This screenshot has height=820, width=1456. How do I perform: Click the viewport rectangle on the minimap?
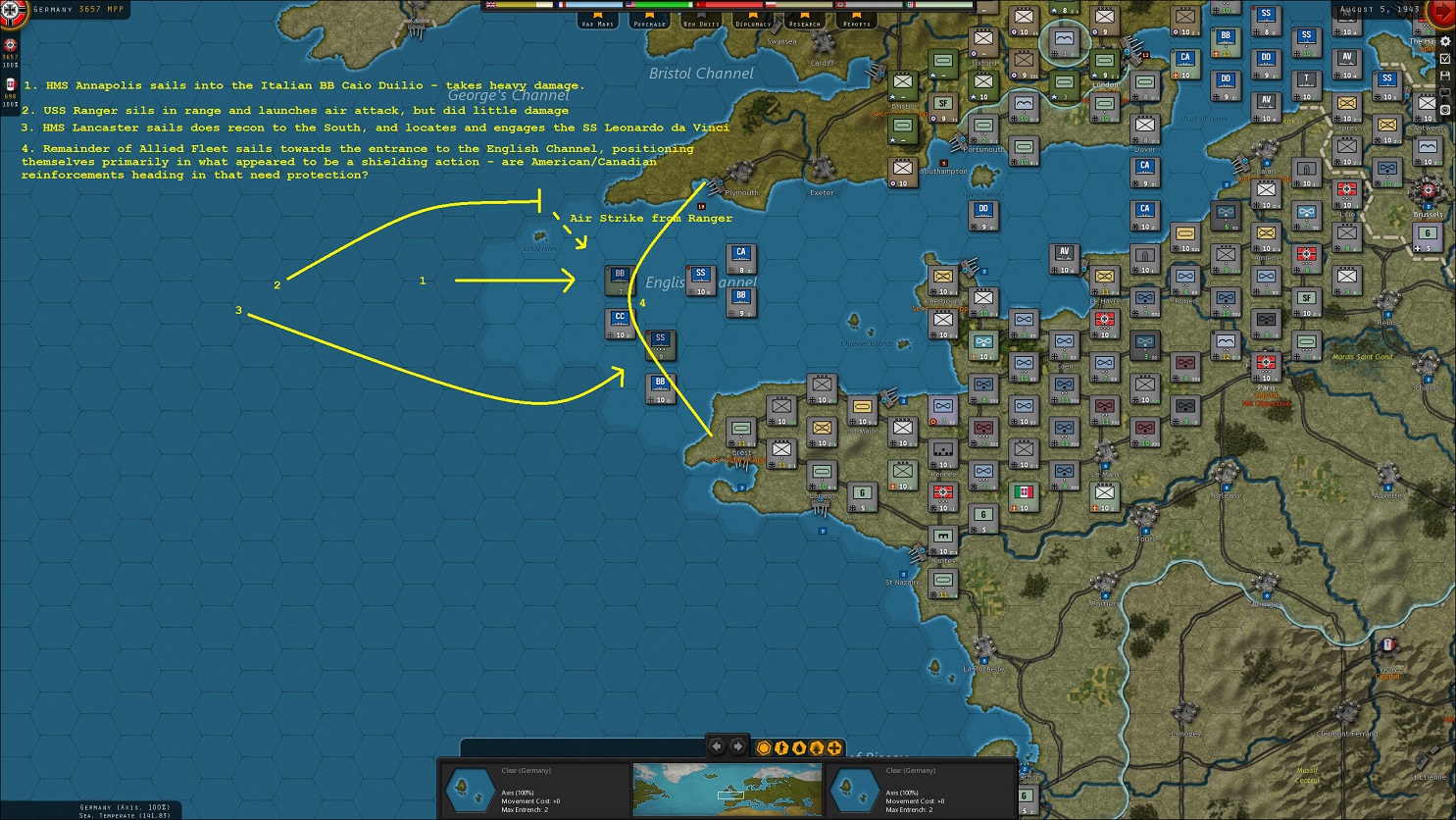[730, 795]
